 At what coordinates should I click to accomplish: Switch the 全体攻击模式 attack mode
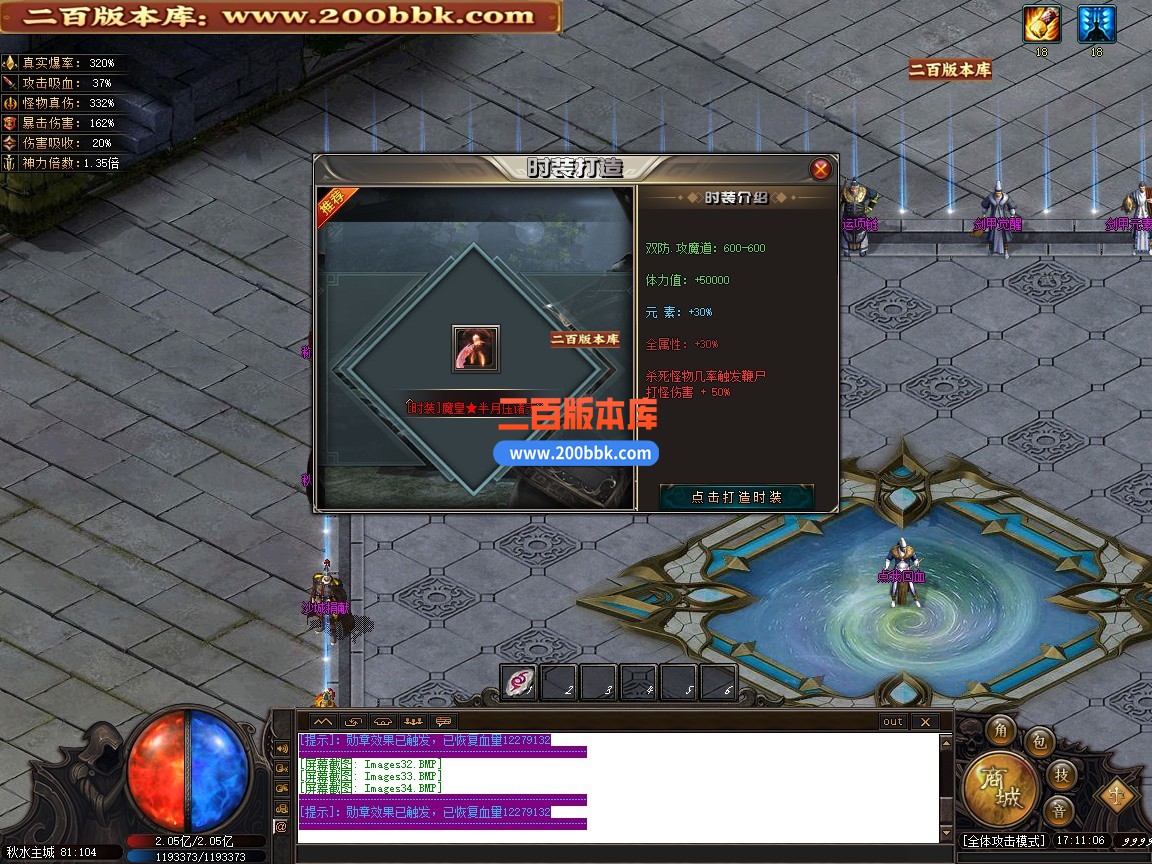point(1004,841)
